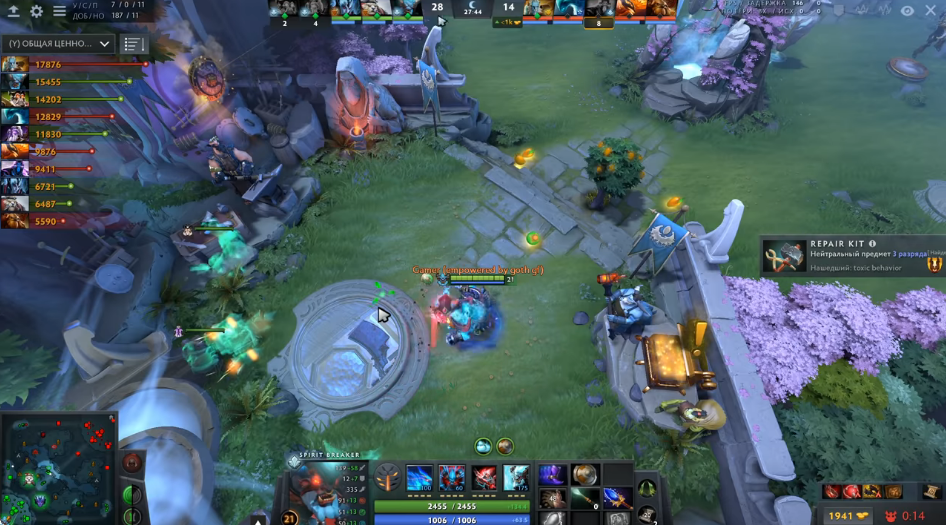Select the fourth ability with cost 175
Viewport: 946px width, 525px height.
coord(516,478)
